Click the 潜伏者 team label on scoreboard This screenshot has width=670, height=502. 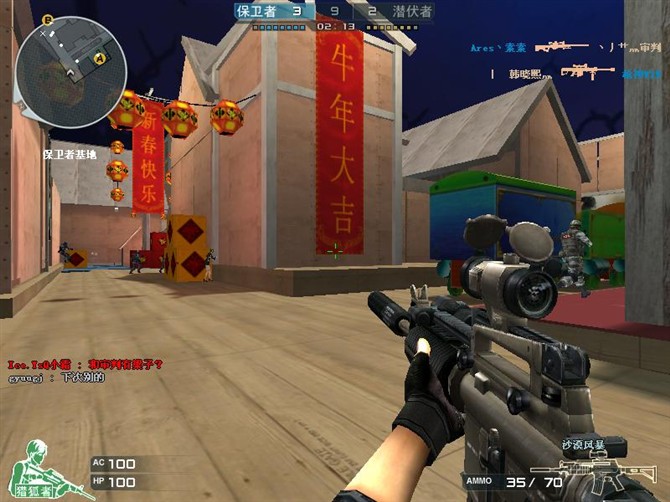(x=411, y=11)
